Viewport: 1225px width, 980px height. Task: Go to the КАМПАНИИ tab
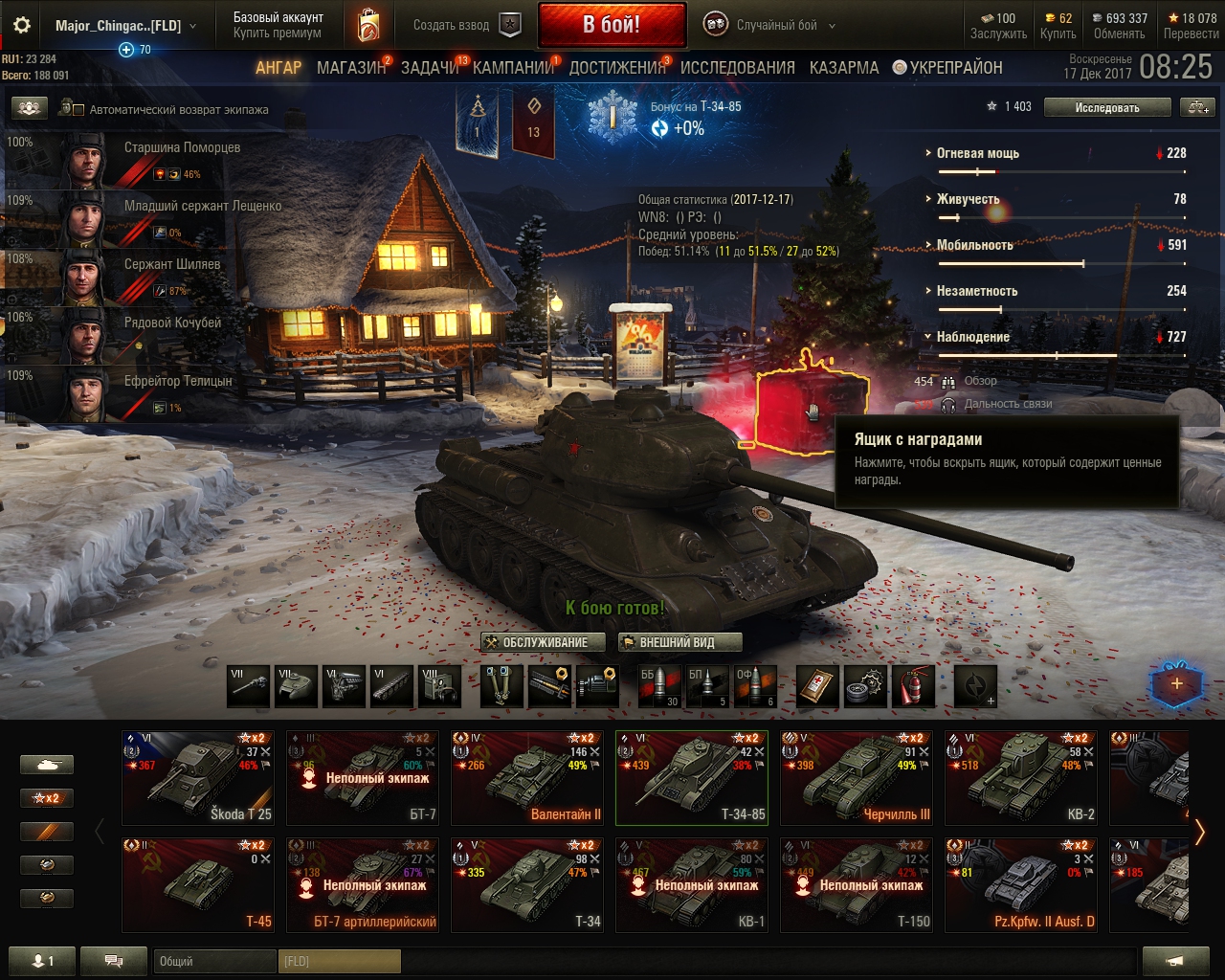coord(513,68)
